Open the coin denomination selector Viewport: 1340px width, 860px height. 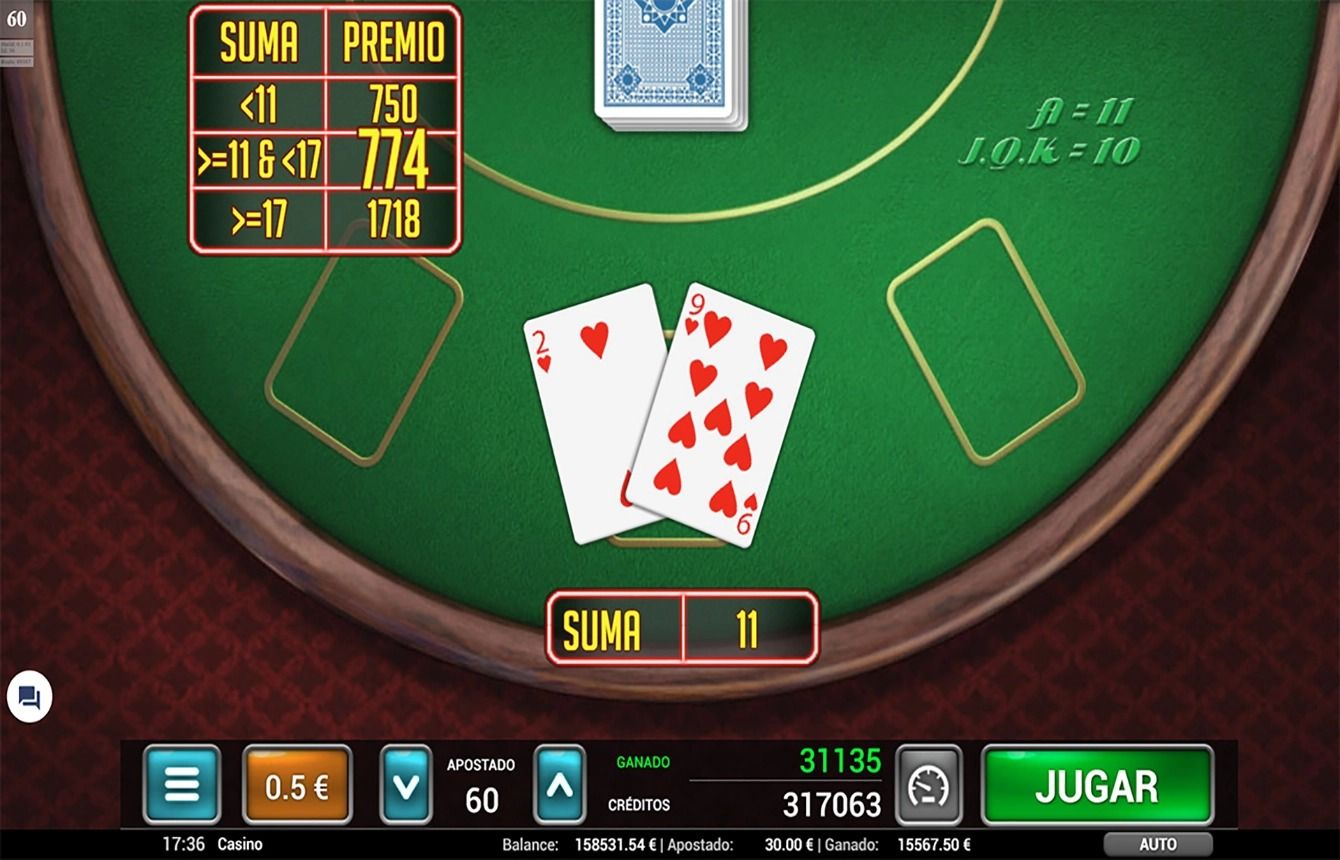pos(295,786)
